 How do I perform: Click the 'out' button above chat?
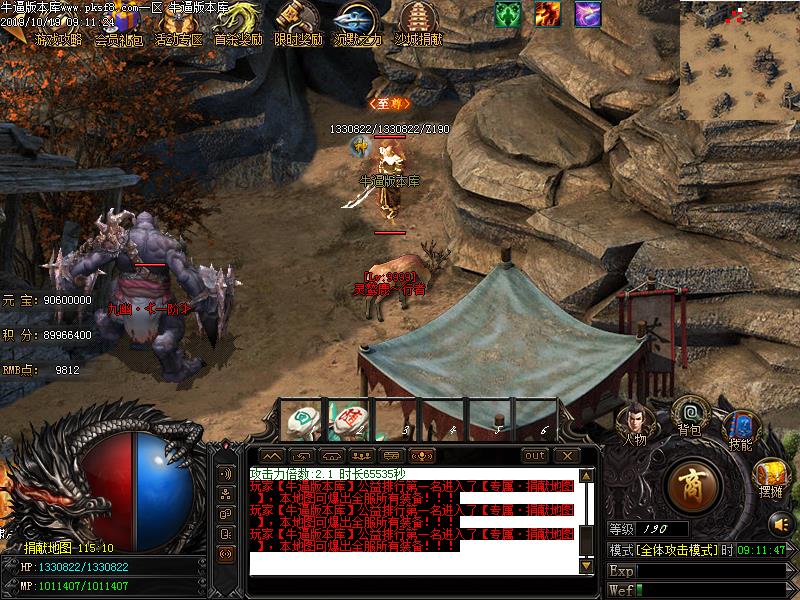535,456
